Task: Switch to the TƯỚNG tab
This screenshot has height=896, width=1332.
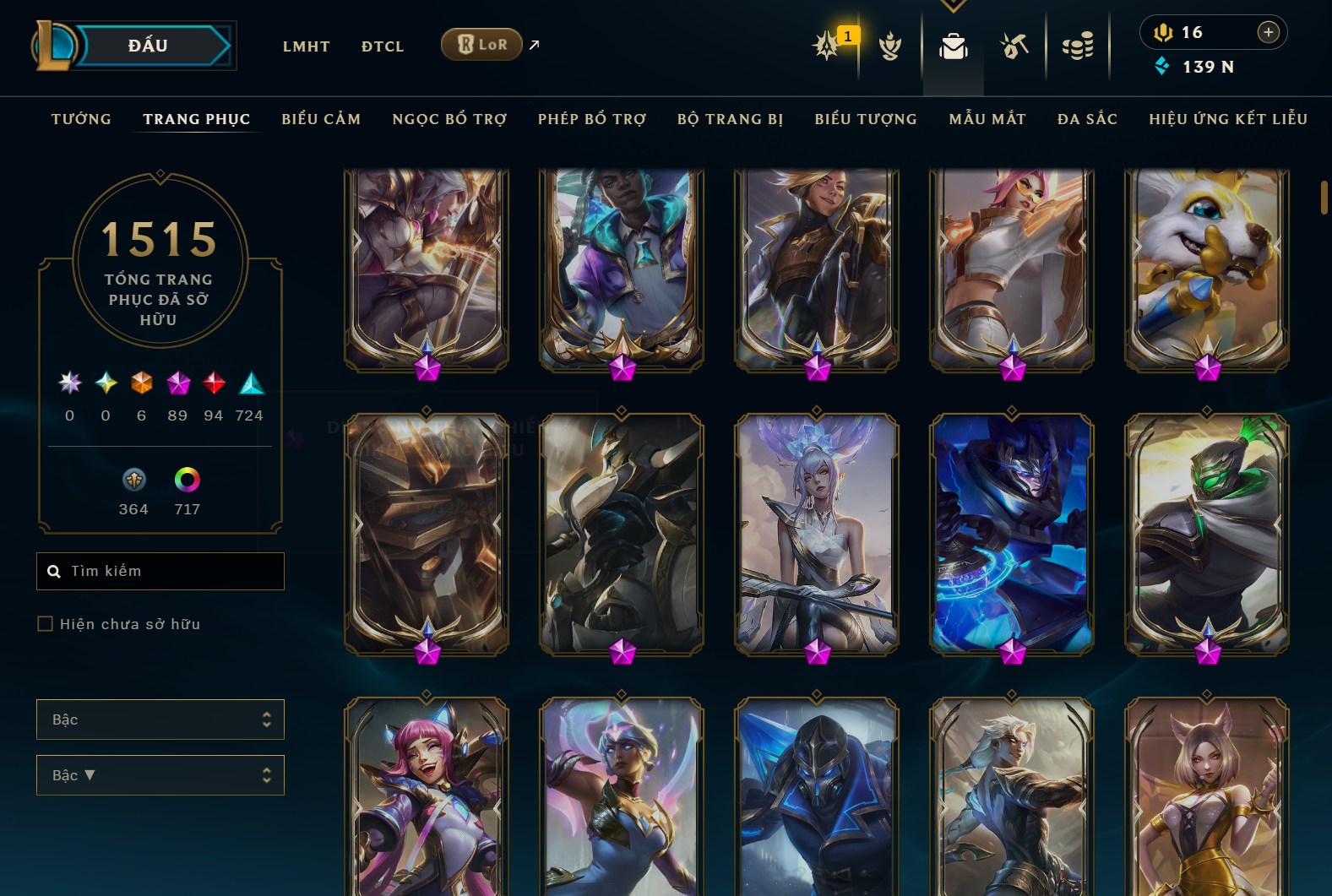Action: pos(80,119)
